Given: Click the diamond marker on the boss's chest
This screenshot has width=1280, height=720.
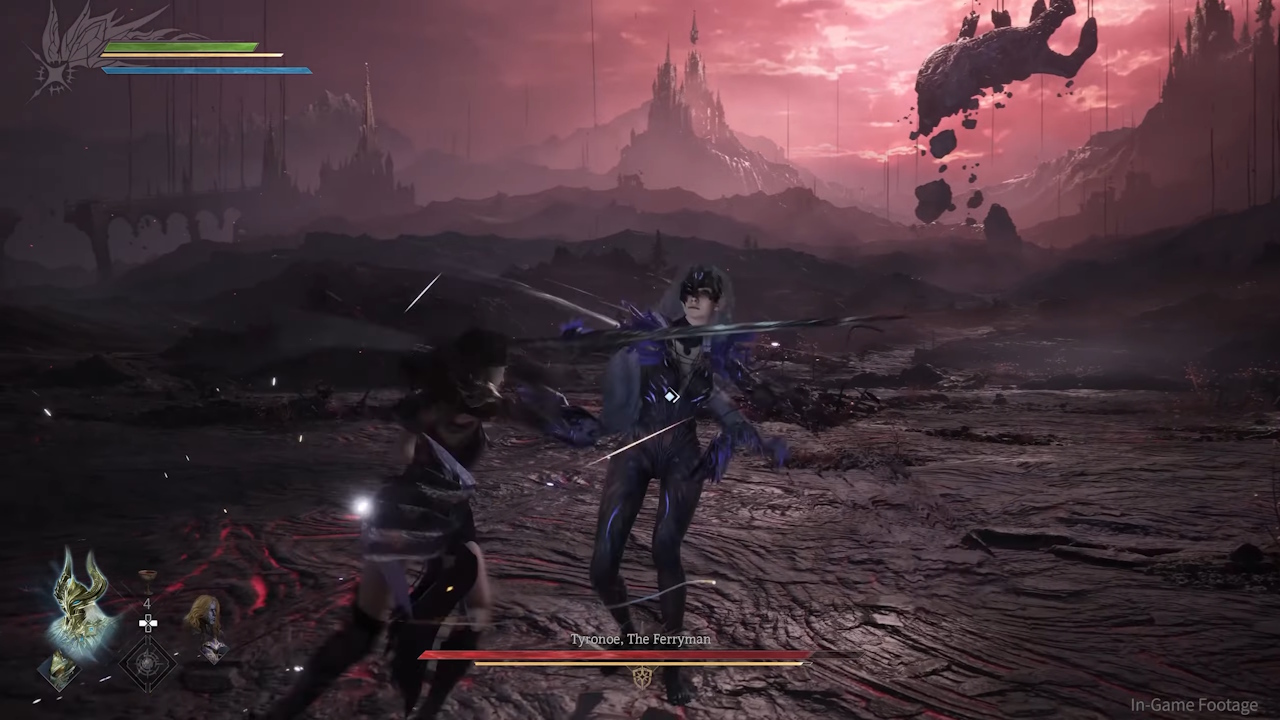Looking at the screenshot, I should (670, 396).
